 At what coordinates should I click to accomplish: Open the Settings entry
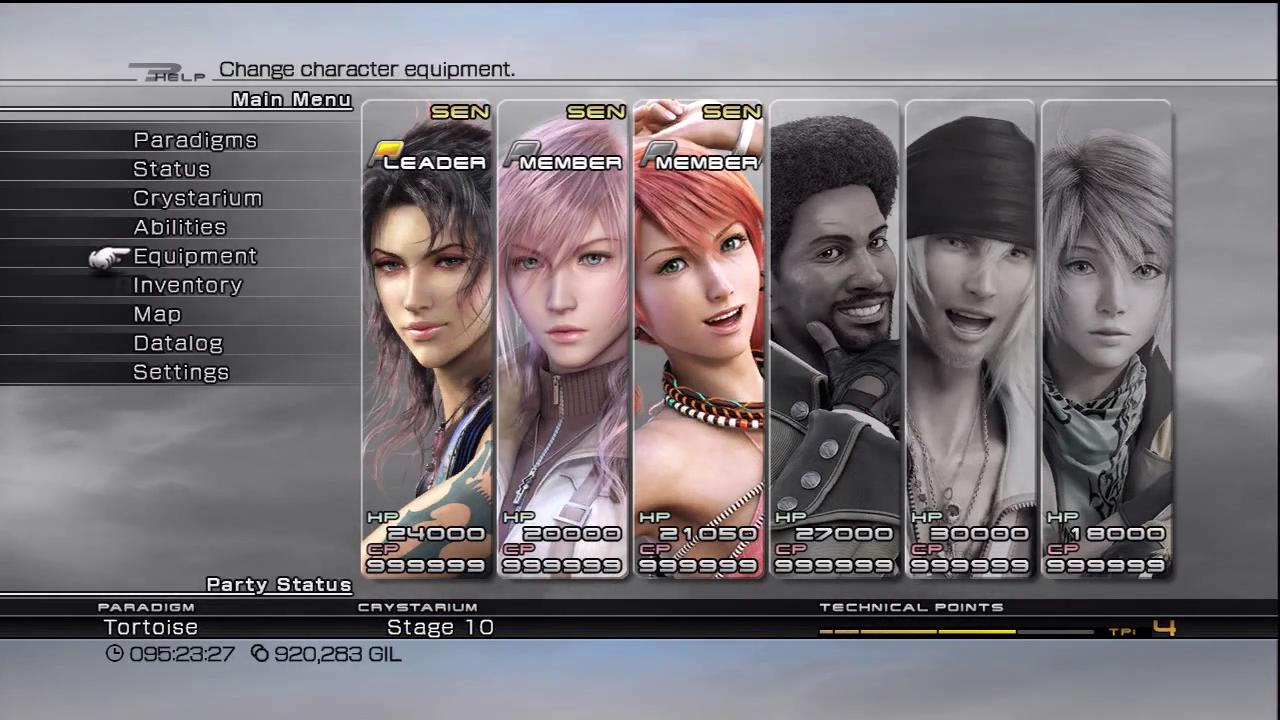pos(181,372)
